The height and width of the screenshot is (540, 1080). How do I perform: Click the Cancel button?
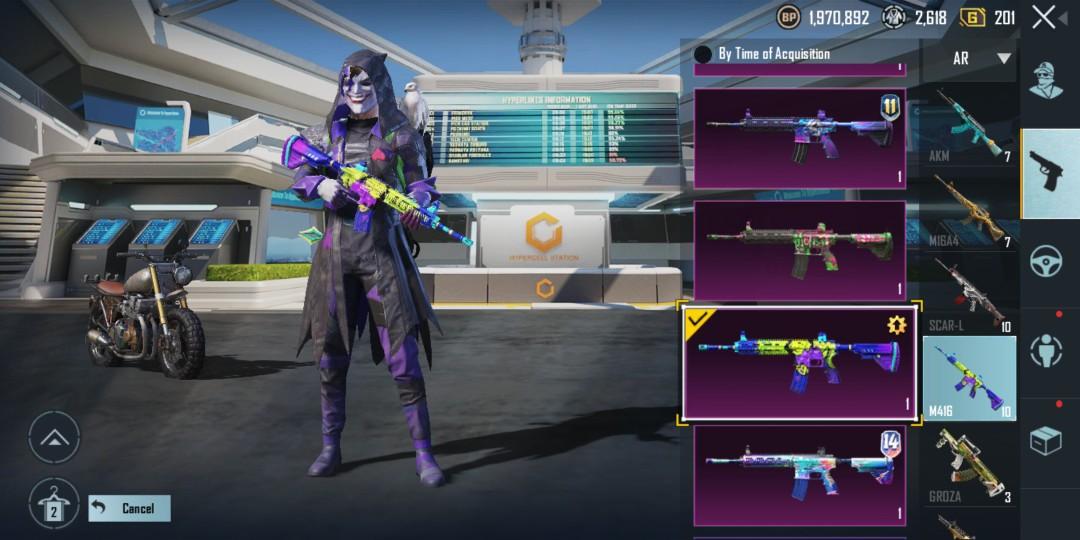point(129,508)
